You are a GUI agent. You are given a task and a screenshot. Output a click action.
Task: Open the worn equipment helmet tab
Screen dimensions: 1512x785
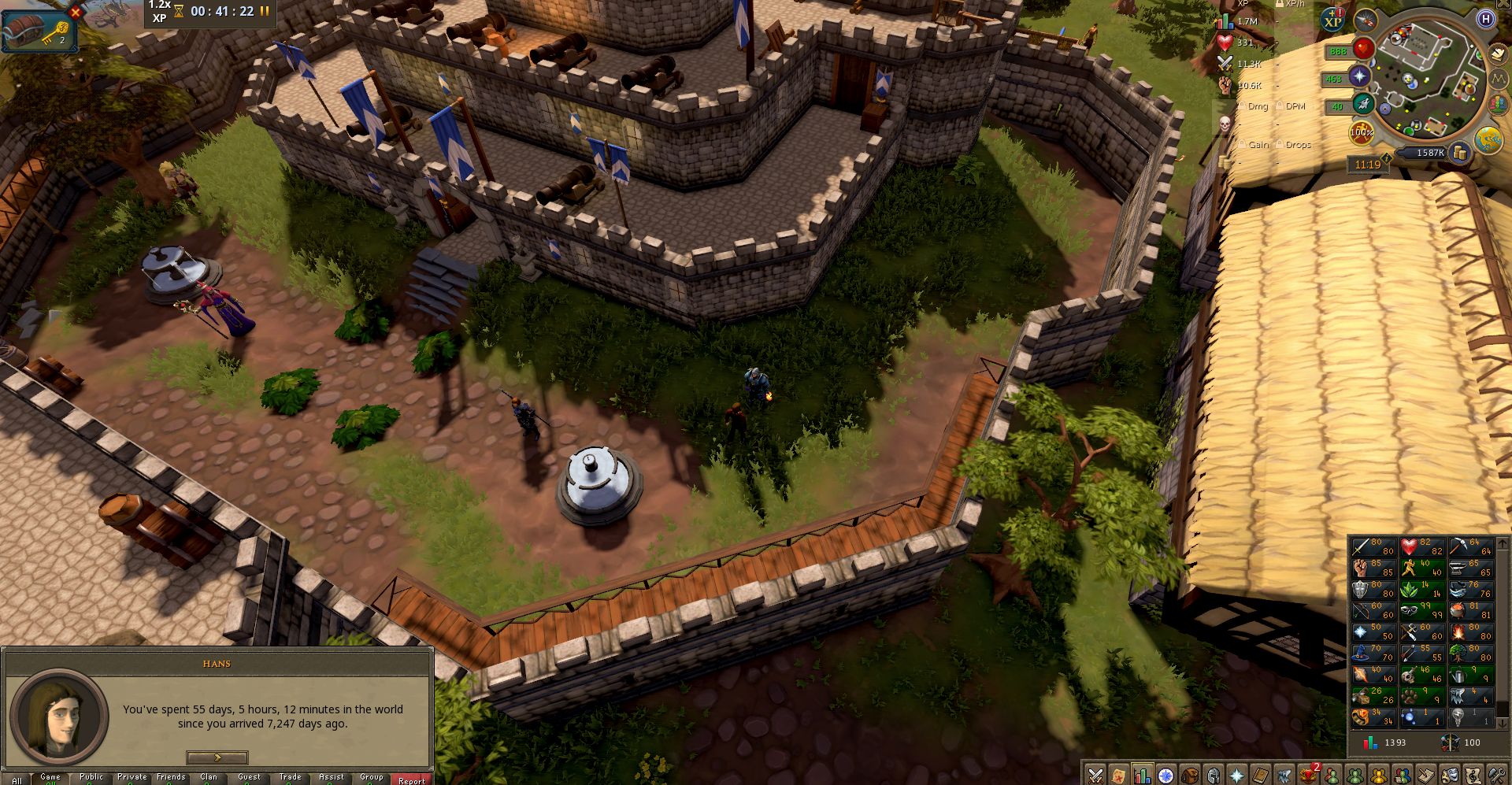[1214, 776]
